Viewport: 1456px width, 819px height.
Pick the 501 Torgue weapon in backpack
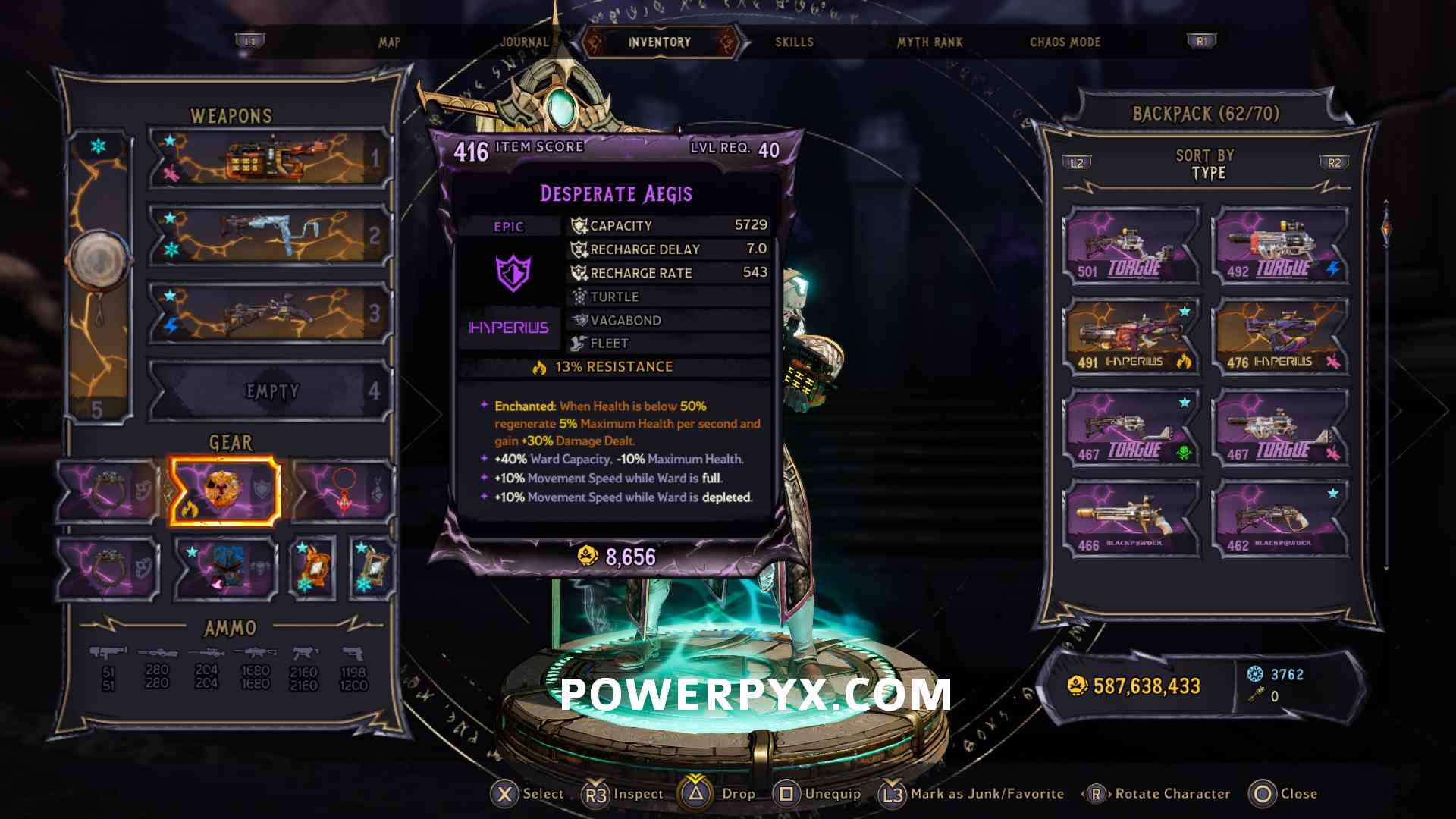[x=1131, y=246]
